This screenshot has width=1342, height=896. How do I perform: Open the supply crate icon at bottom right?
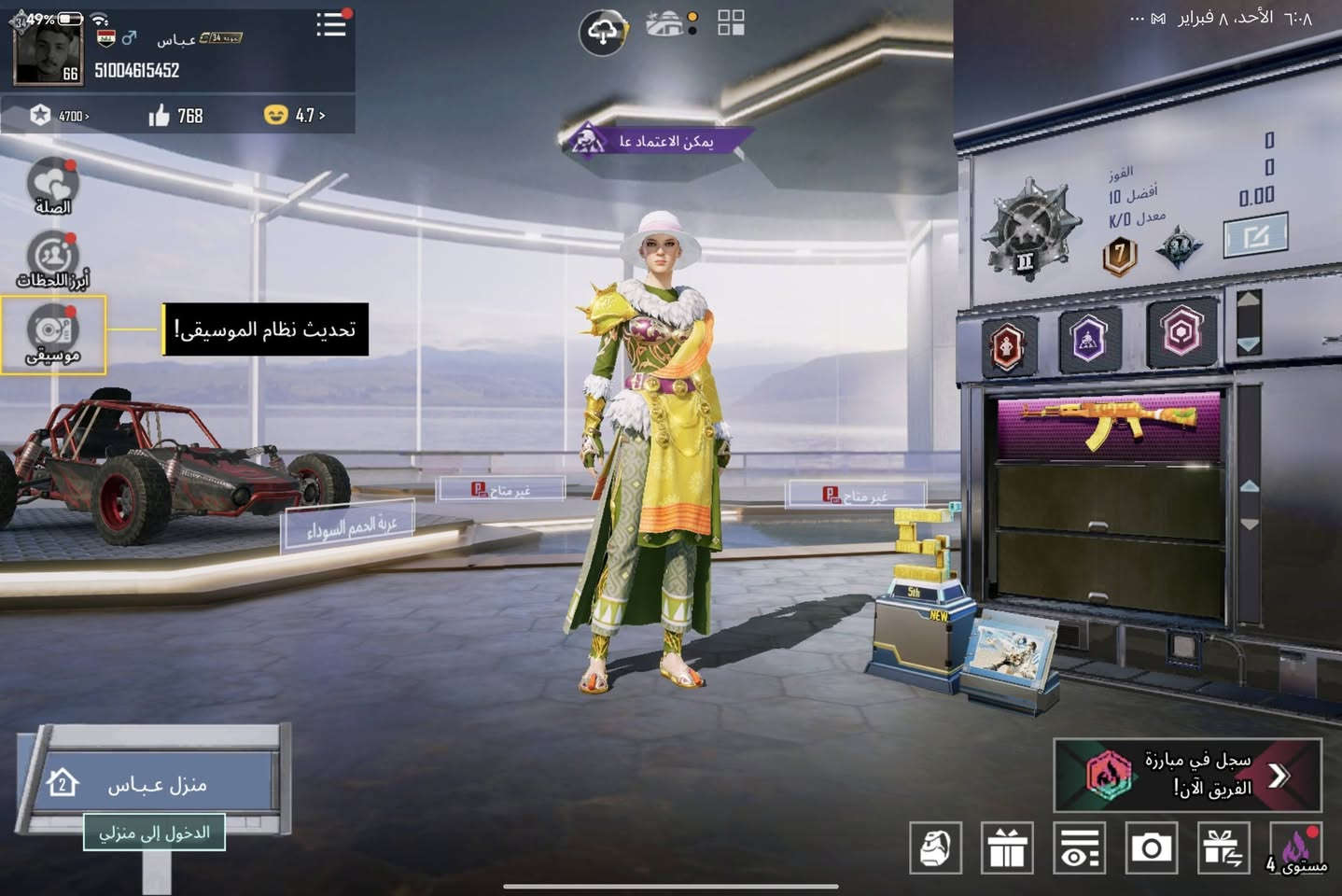click(x=936, y=848)
